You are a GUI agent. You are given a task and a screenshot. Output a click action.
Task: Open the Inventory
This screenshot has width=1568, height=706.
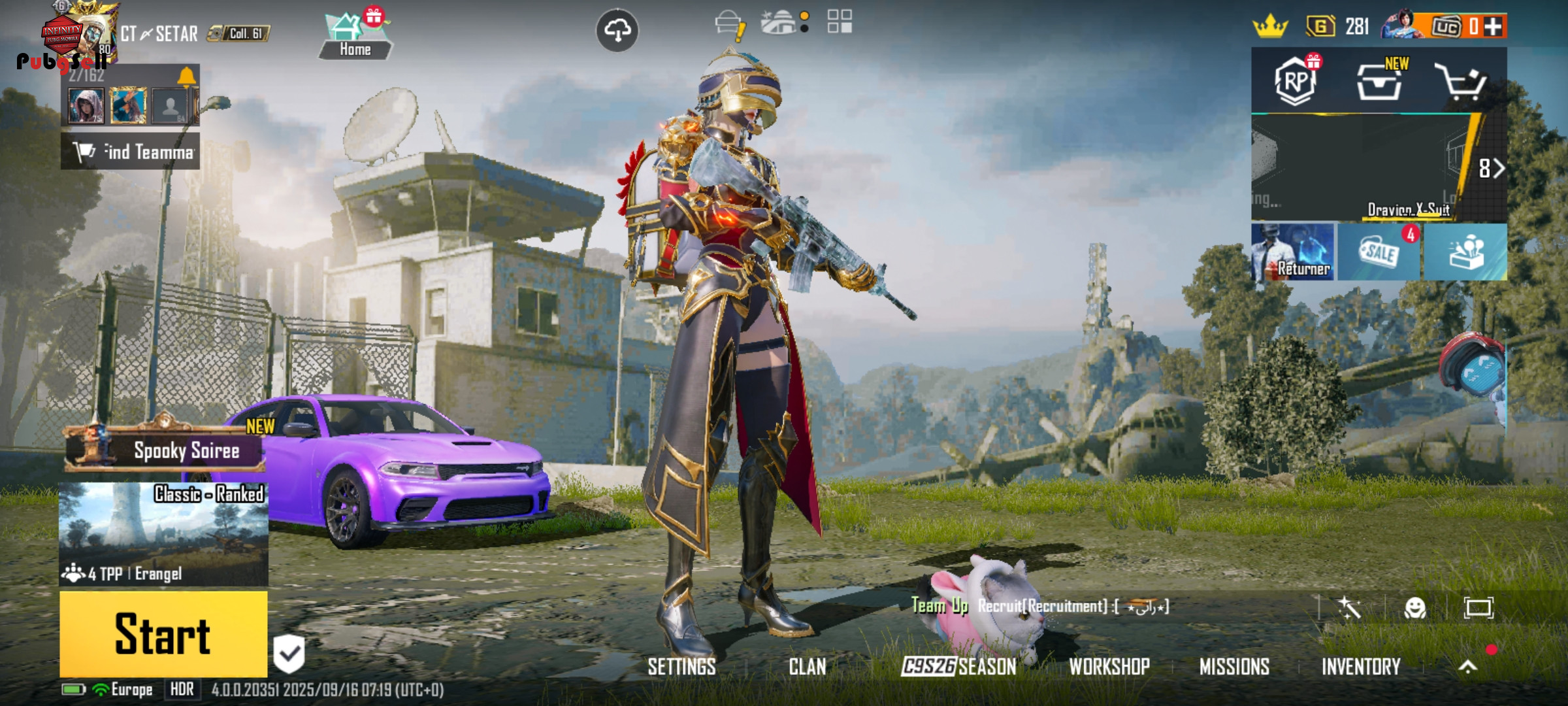(x=1361, y=667)
